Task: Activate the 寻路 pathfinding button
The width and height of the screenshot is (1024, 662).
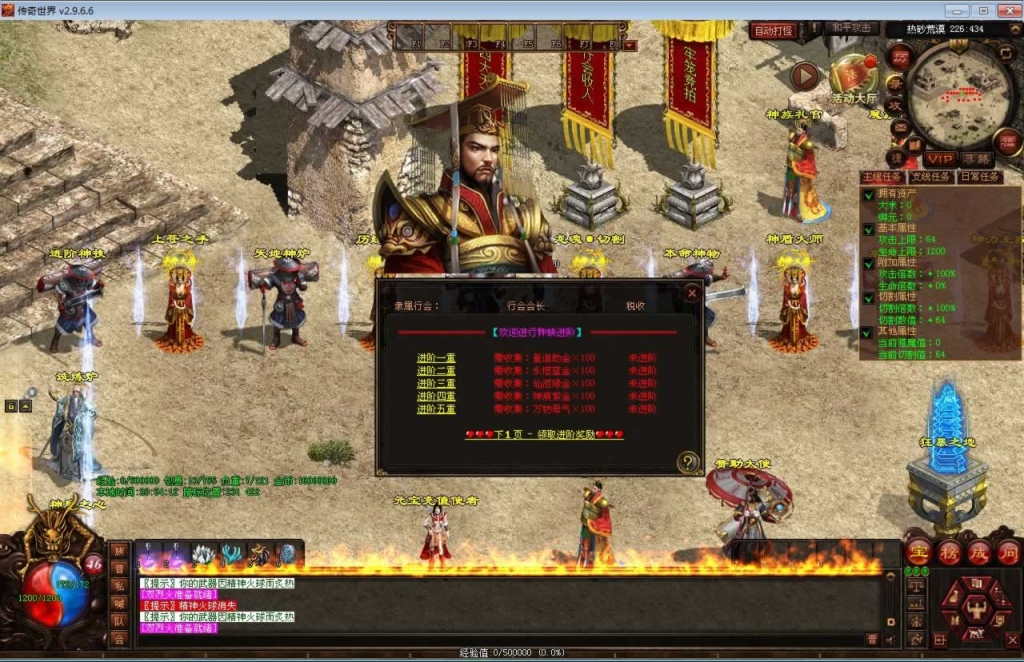Action: pos(977,159)
